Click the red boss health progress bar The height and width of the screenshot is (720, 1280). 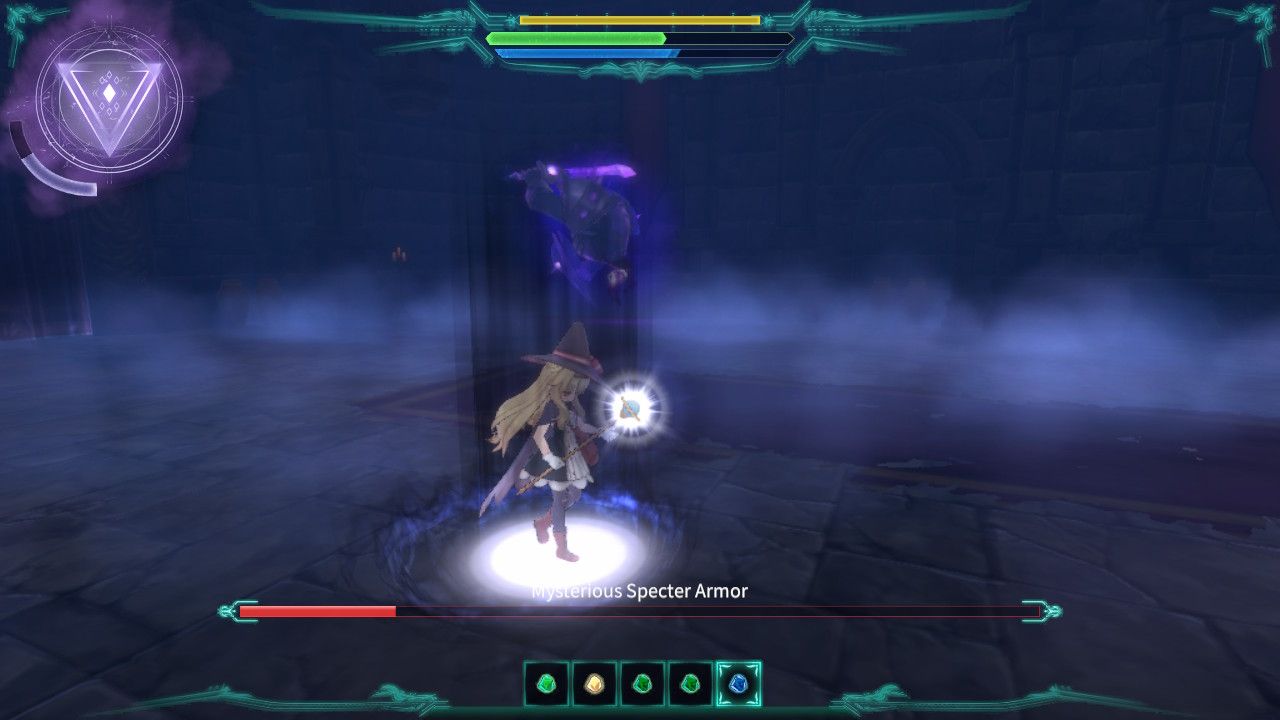320,608
